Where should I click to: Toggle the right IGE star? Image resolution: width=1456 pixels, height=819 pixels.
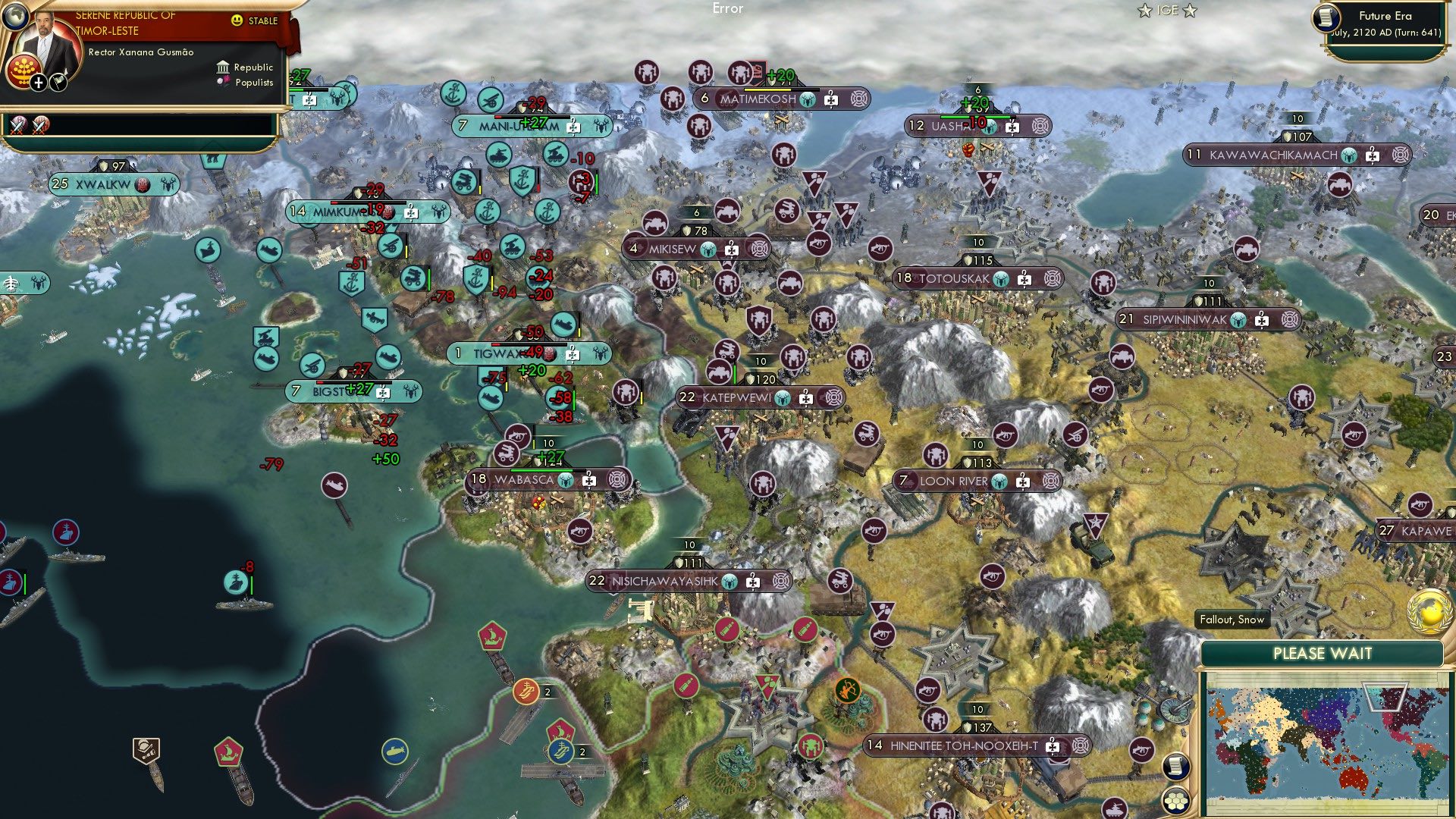coord(1191,11)
